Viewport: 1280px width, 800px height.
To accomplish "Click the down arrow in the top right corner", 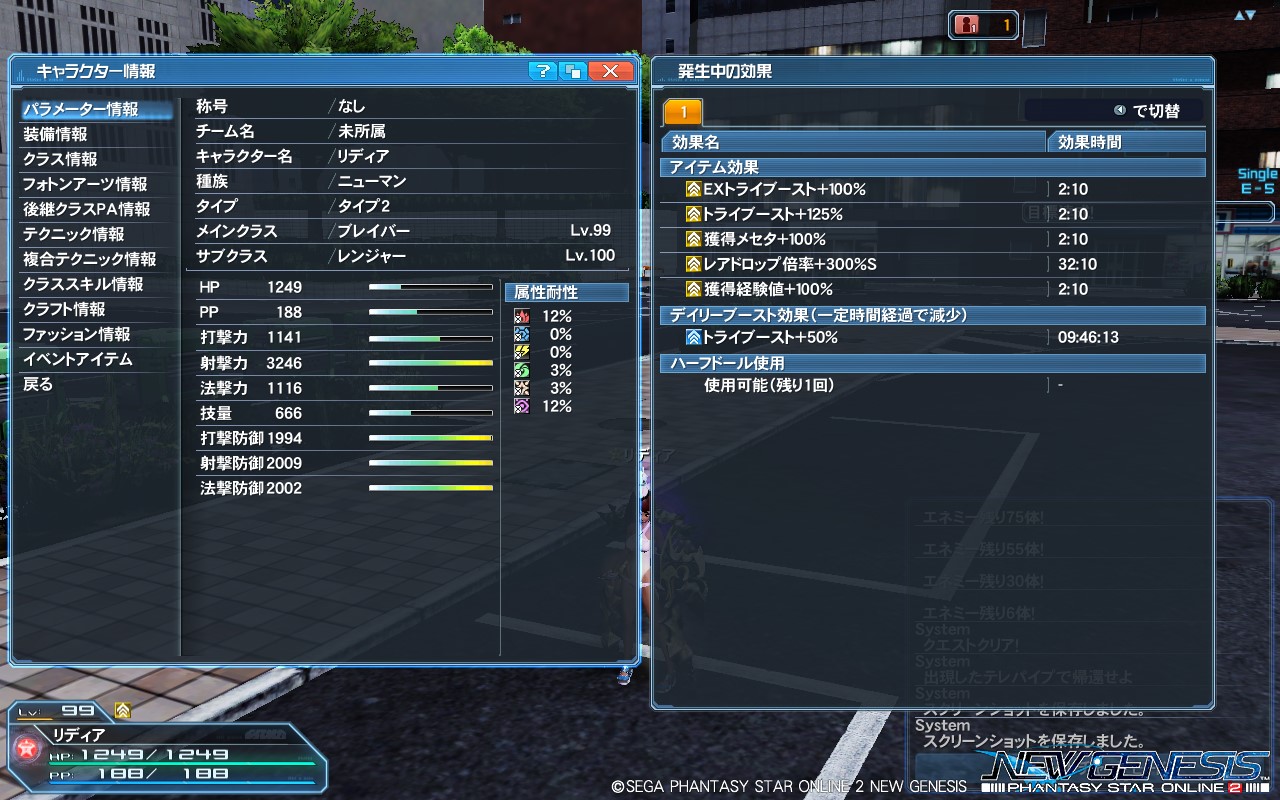I will [1250, 14].
